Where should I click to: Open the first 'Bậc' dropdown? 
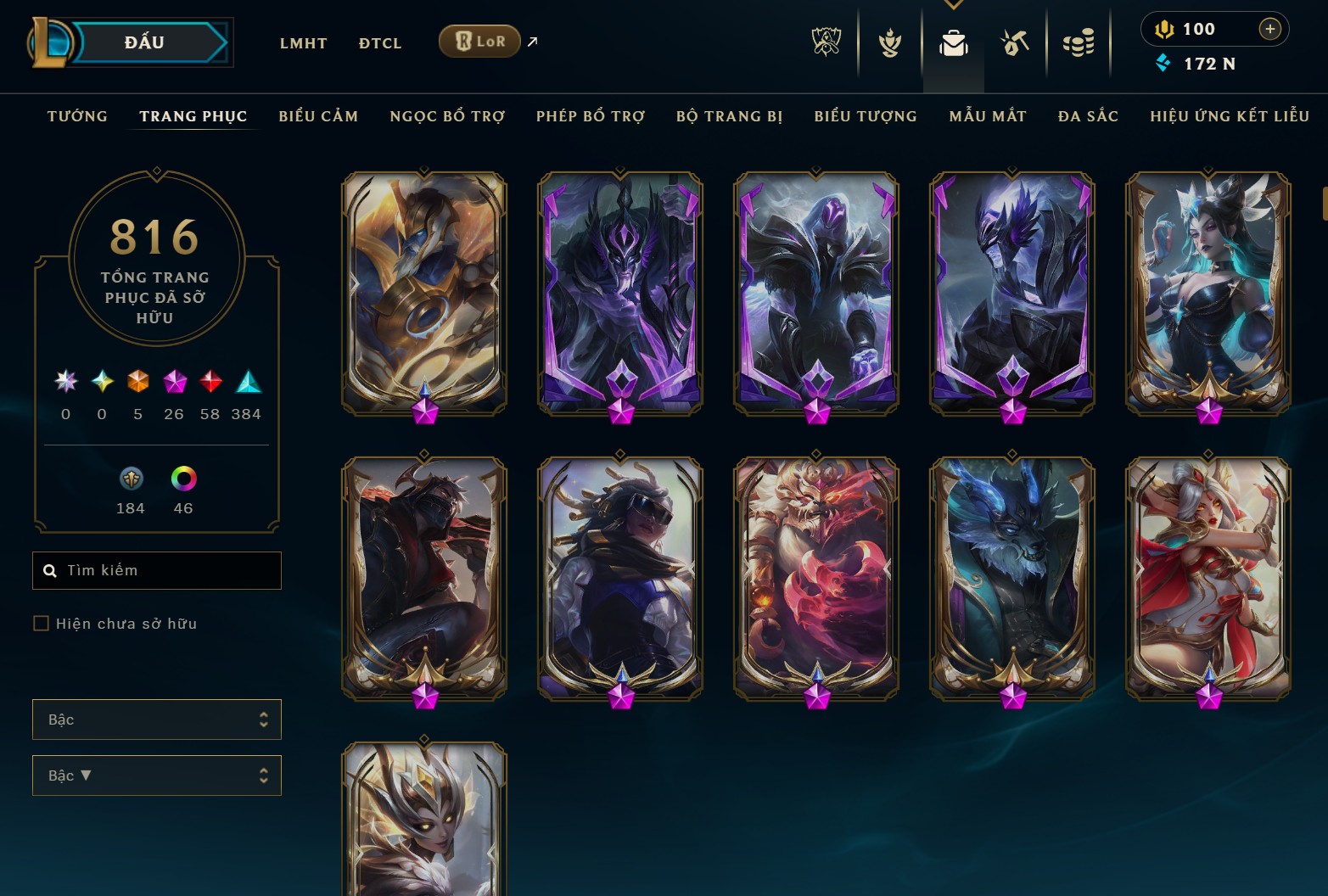click(156, 719)
